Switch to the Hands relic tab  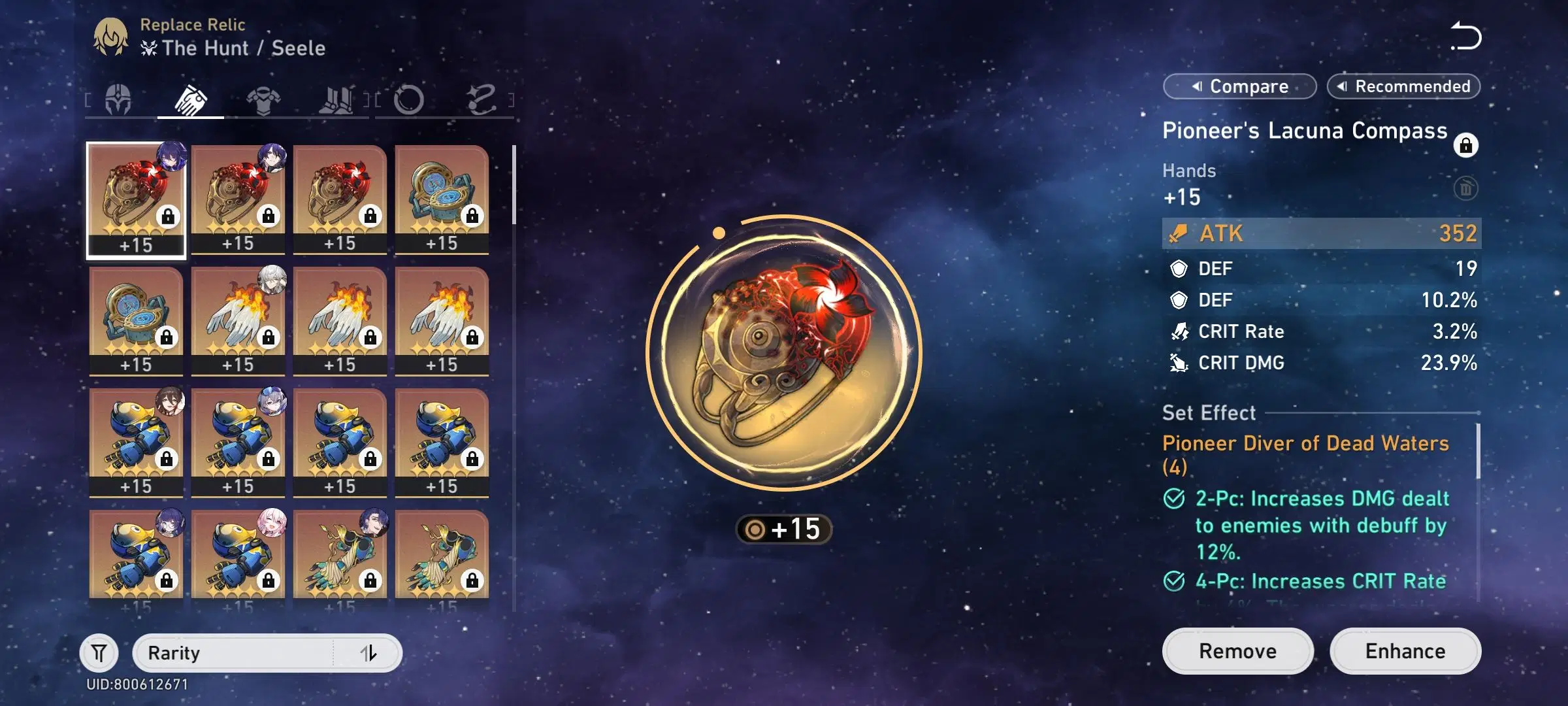[191, 99]
